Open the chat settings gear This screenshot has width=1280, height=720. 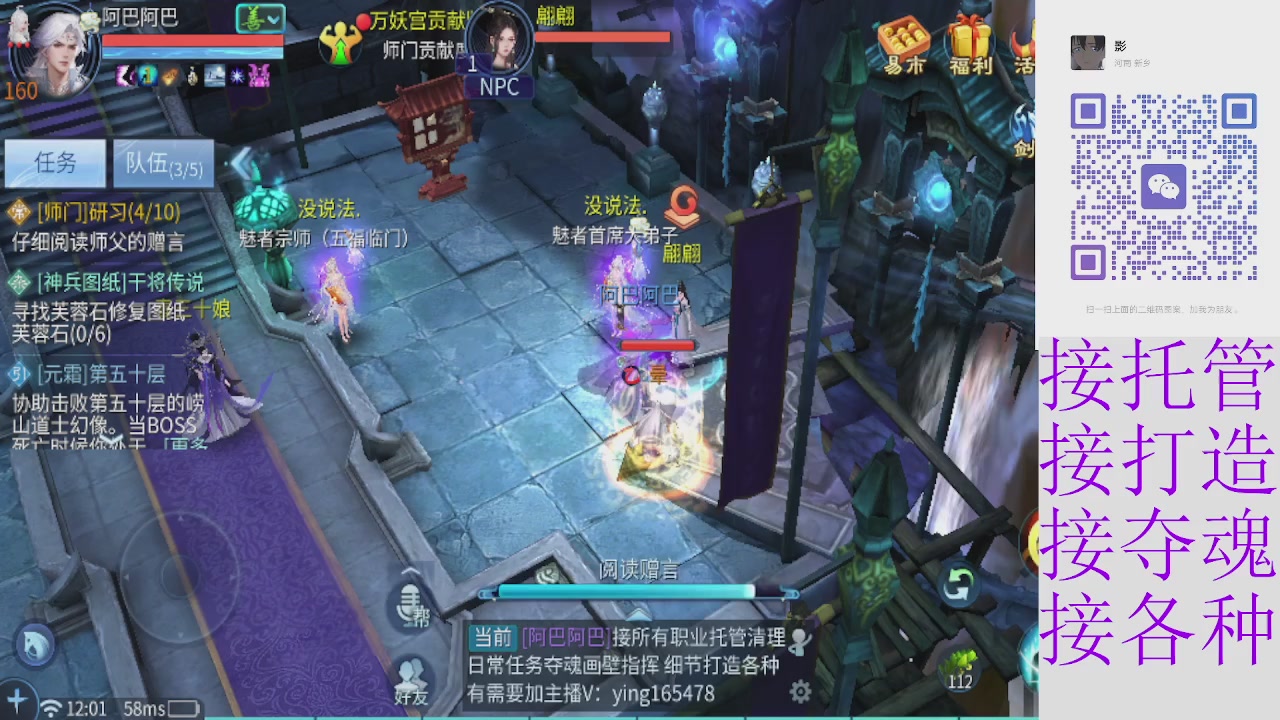798,690
